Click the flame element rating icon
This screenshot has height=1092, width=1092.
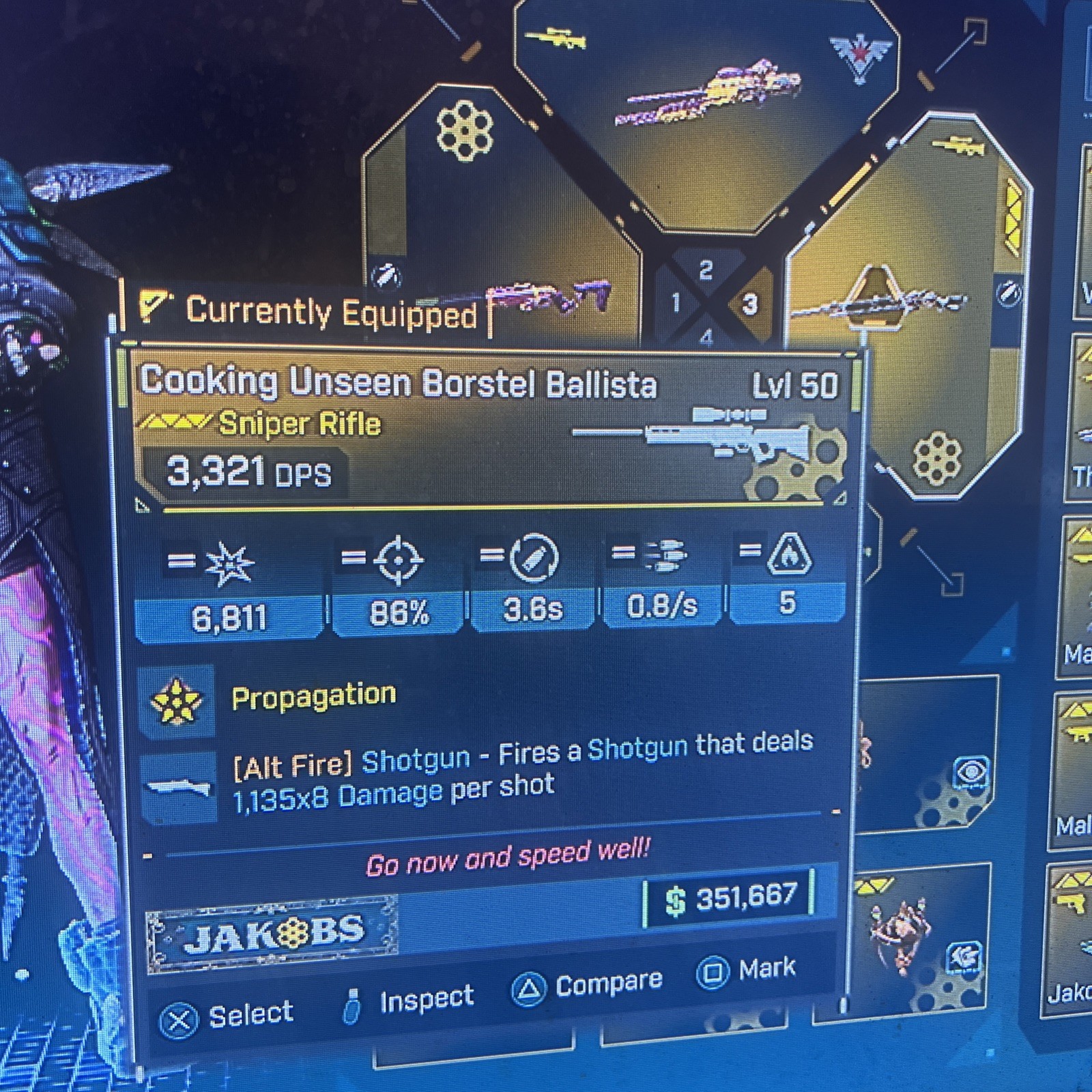pos(790,558)
